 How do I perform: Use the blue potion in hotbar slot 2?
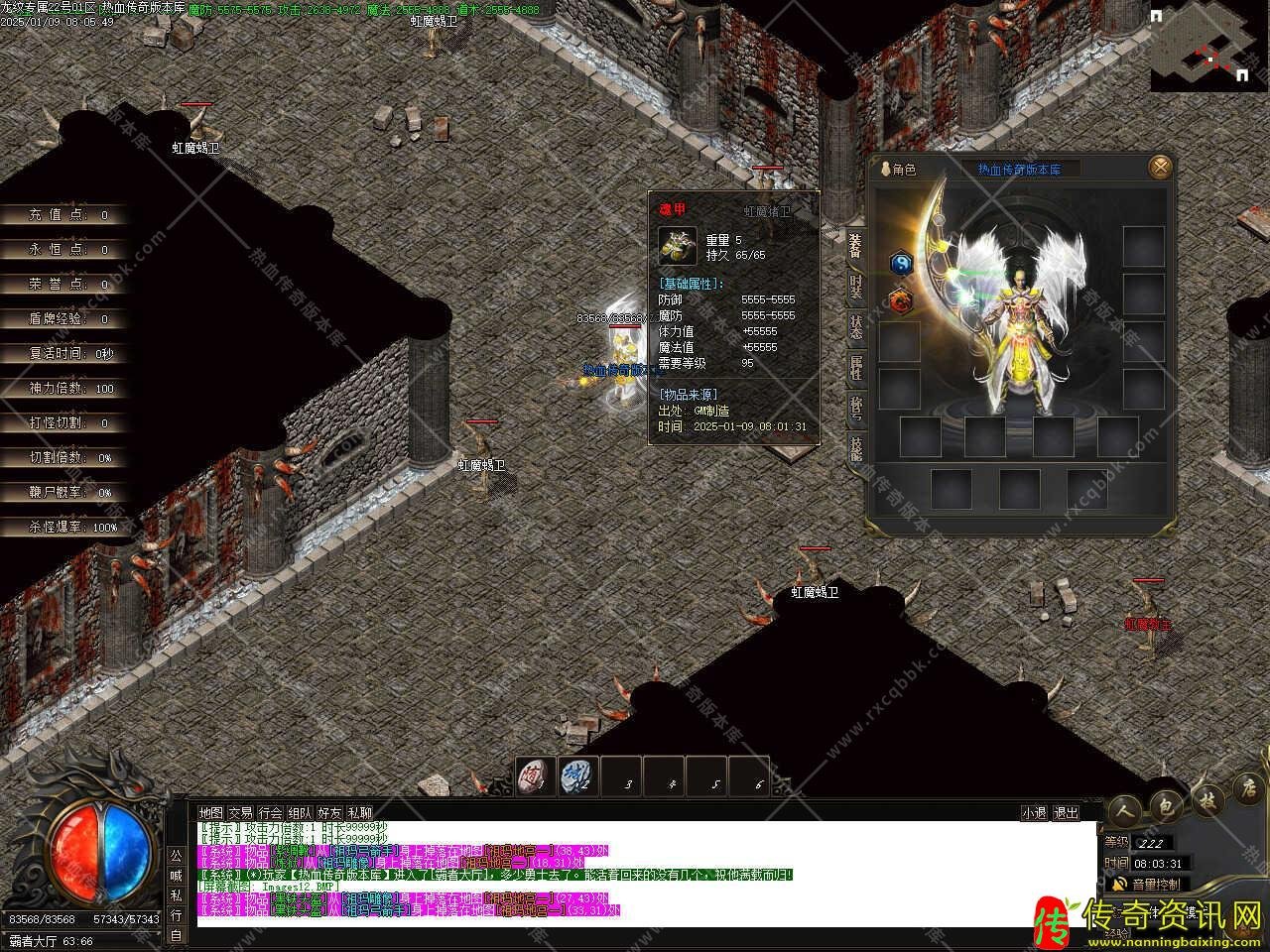[577, 776]
